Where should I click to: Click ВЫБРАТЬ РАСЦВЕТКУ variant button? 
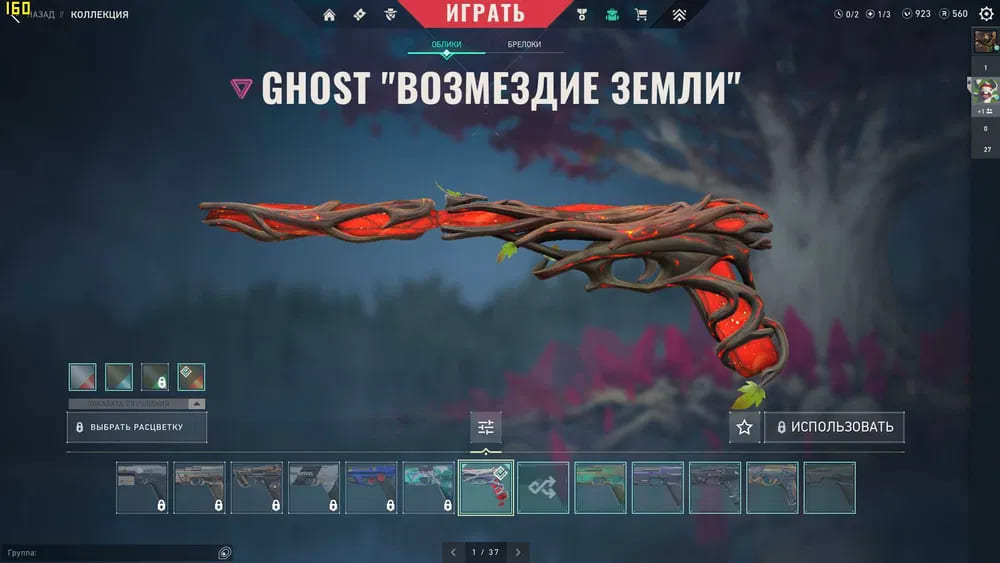138,427
